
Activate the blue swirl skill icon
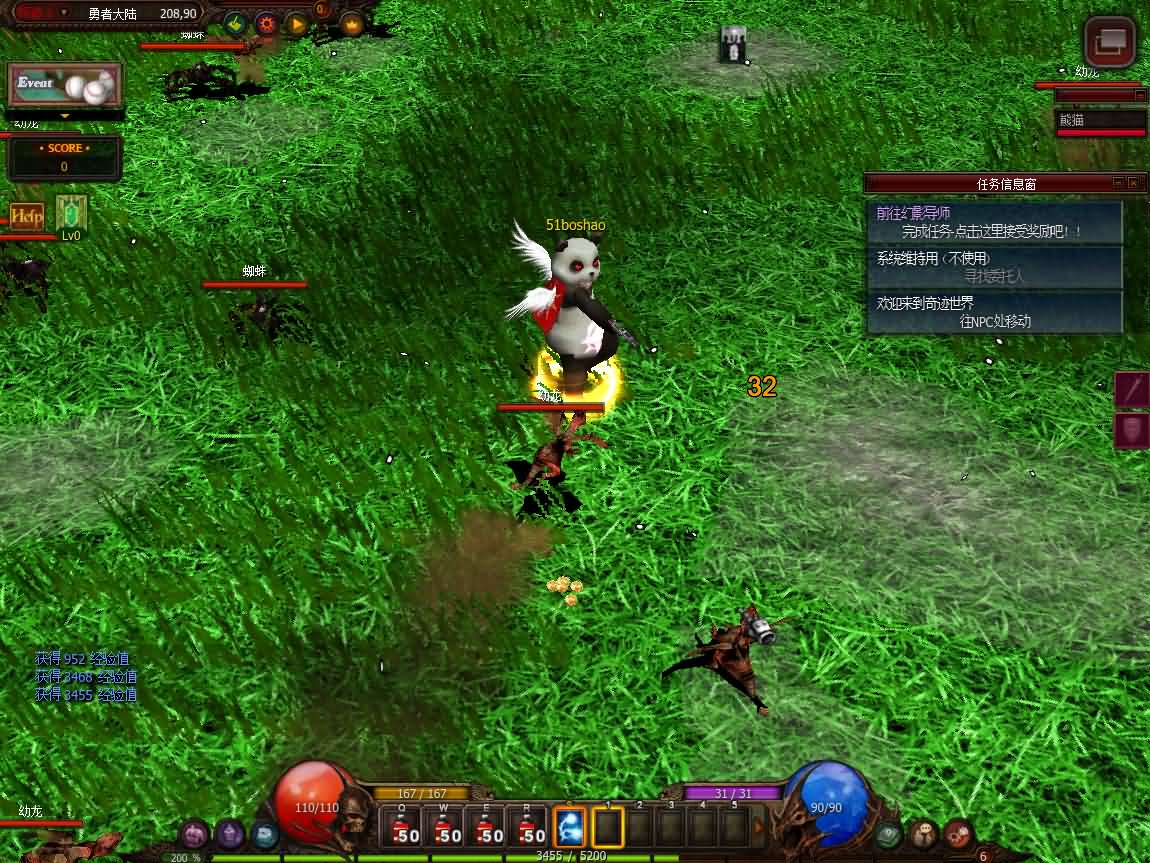(570, 829)
